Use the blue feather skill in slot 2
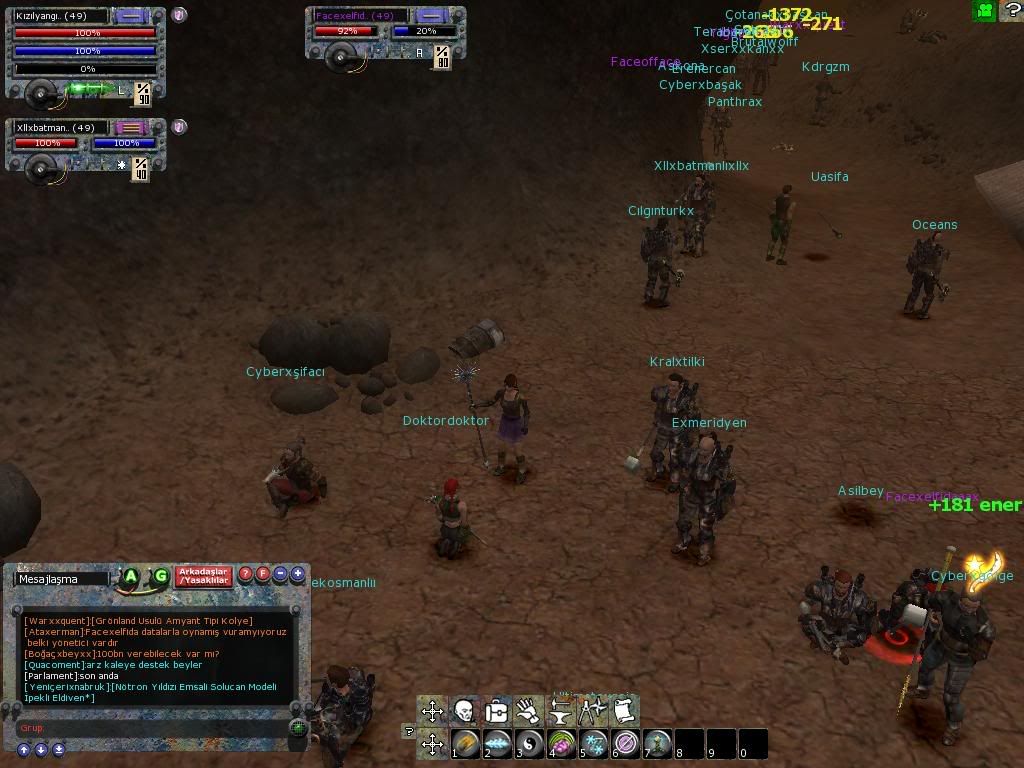 coord(497,744)
